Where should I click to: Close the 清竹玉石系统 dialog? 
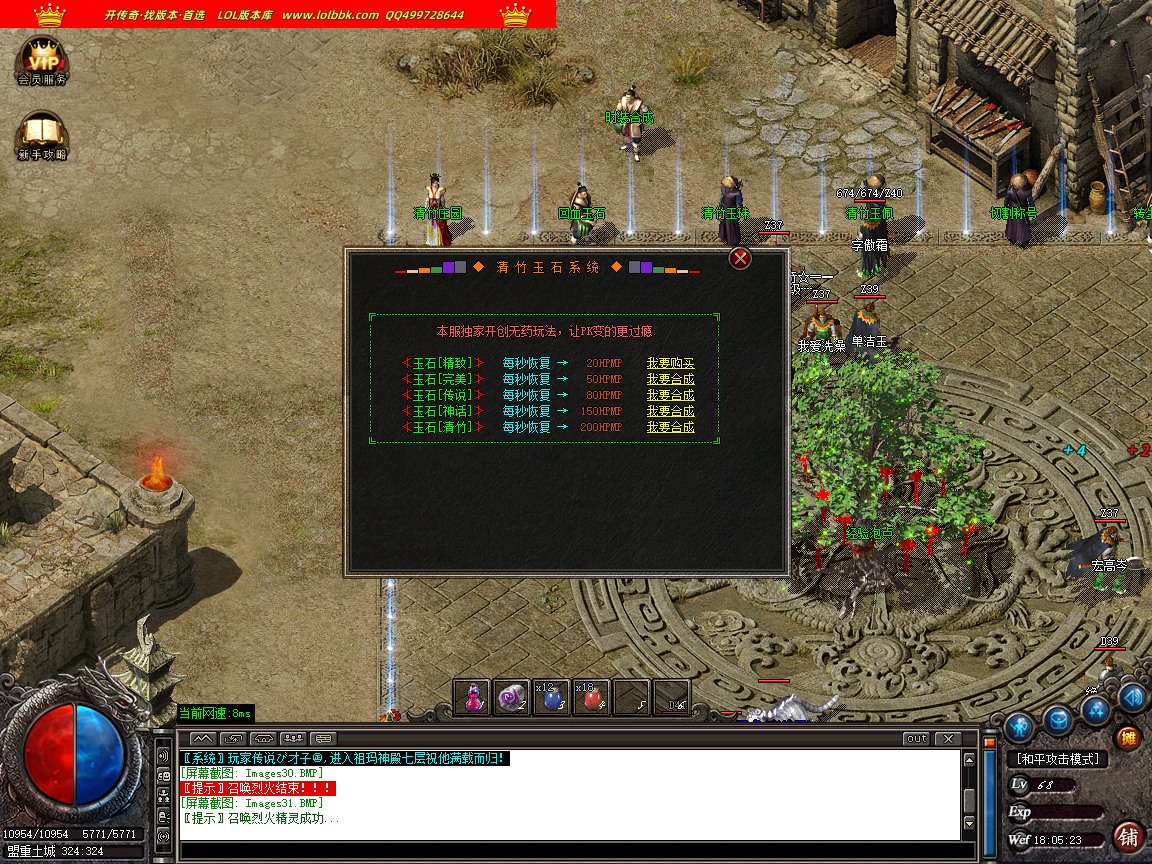(x=740, y=259)
